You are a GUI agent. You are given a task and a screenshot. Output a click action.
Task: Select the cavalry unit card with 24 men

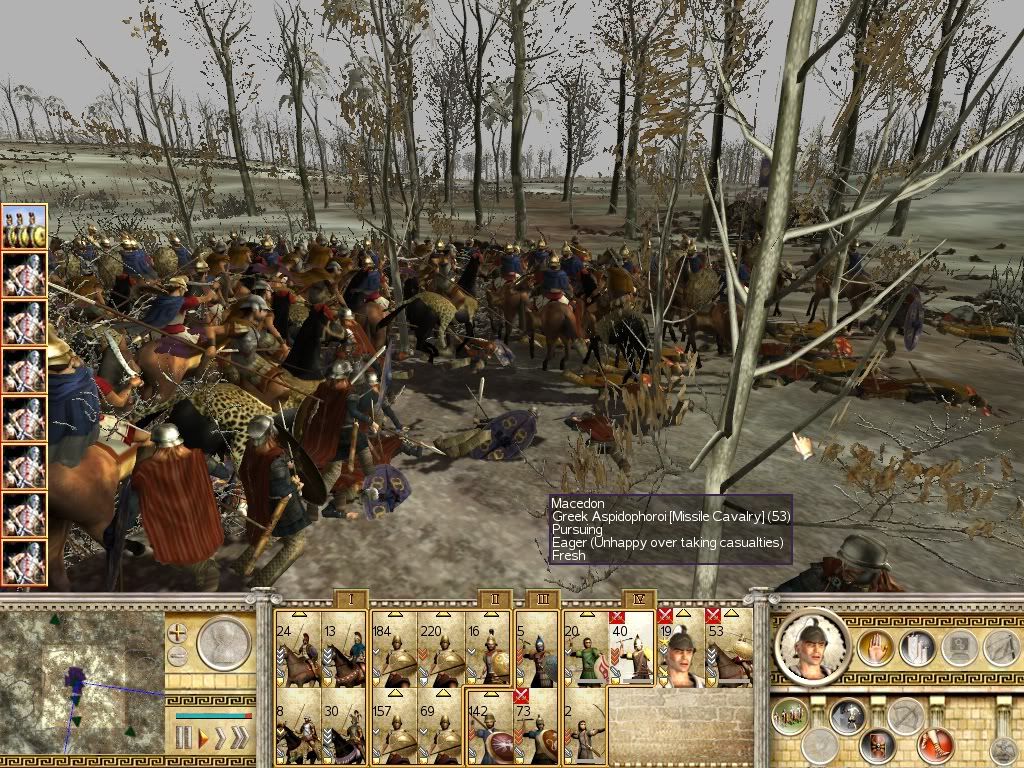pos(297,648)
